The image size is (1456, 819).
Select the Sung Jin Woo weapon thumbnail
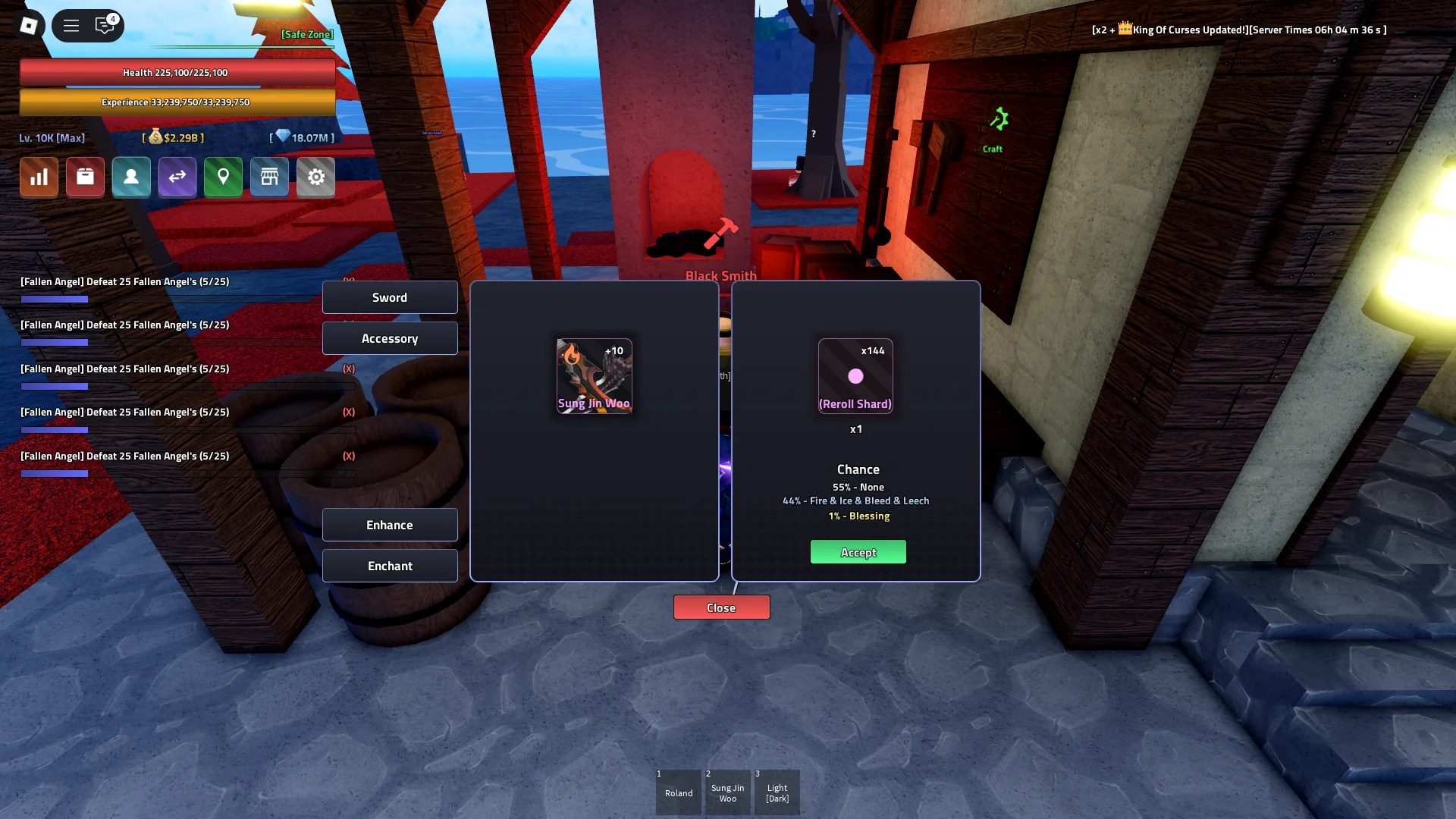[x=595, y=375]
